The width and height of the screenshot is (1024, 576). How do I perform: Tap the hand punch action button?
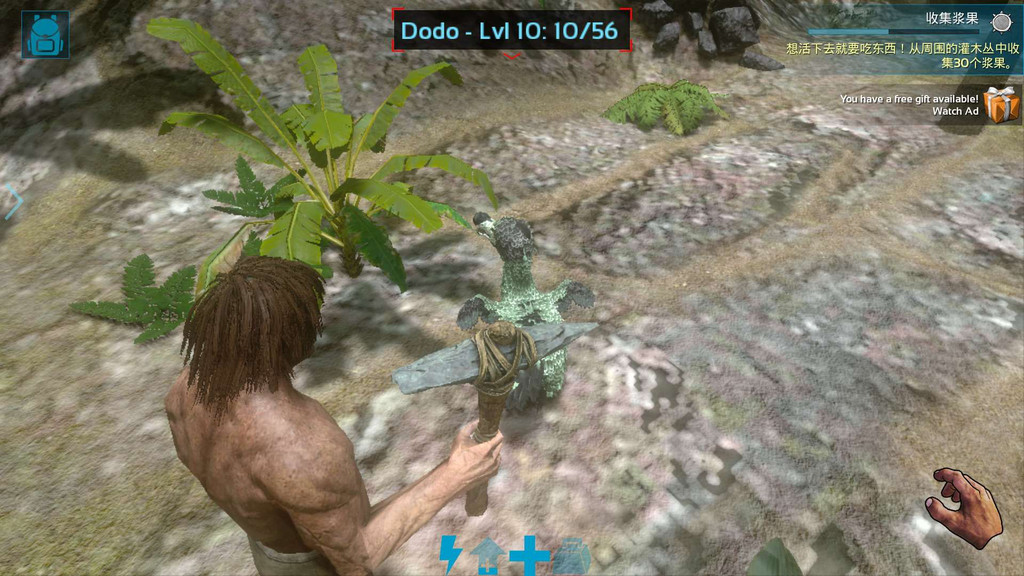[963, 507]
